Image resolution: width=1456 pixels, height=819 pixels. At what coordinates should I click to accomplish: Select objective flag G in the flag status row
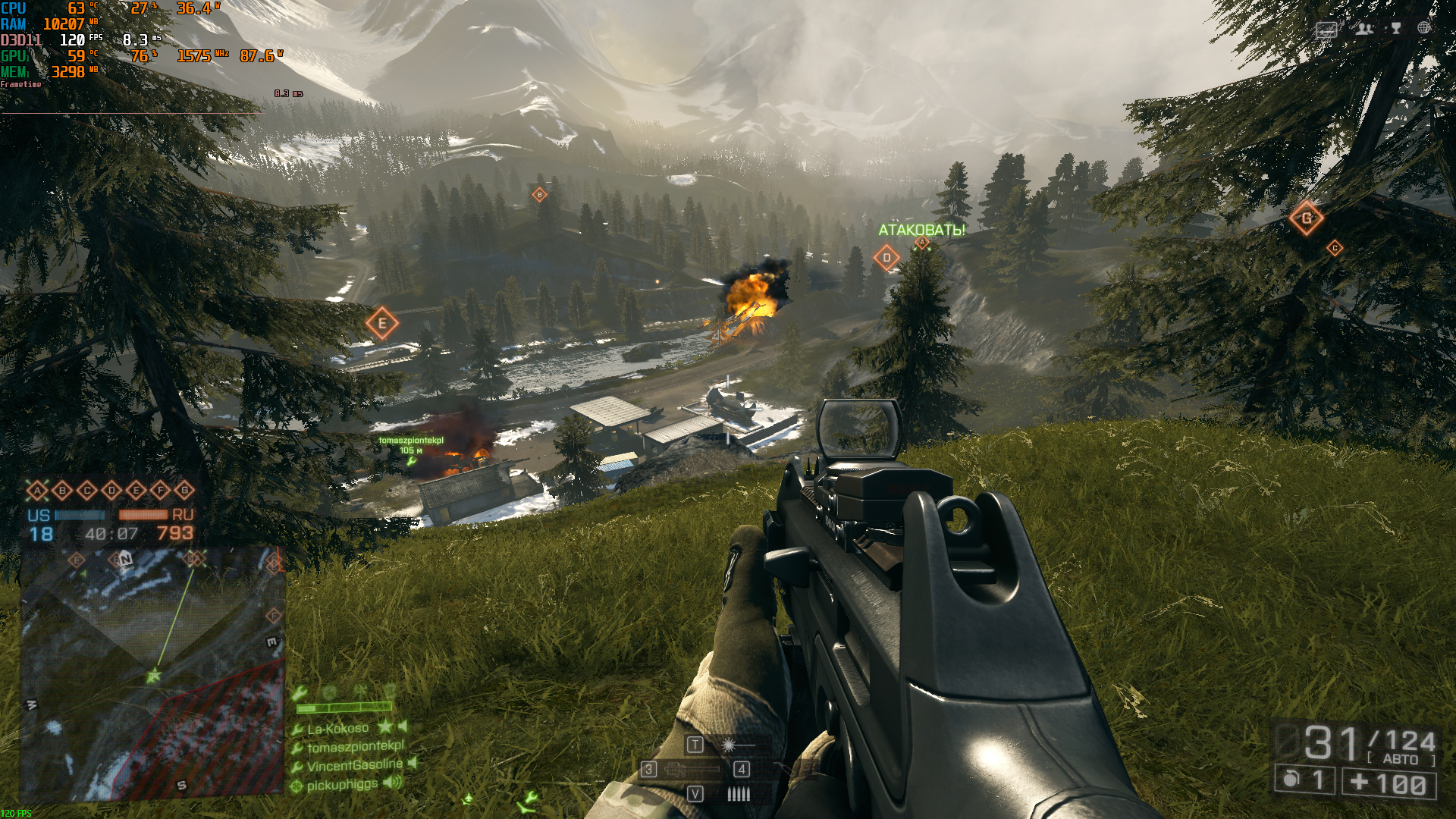tap(184, 491)
